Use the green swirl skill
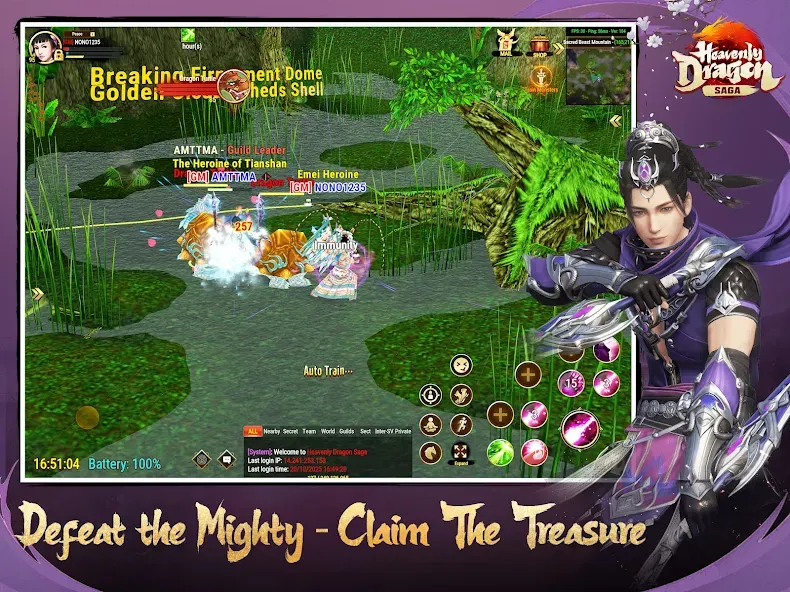Screen dimensions: 790x592 pos(500,452)
